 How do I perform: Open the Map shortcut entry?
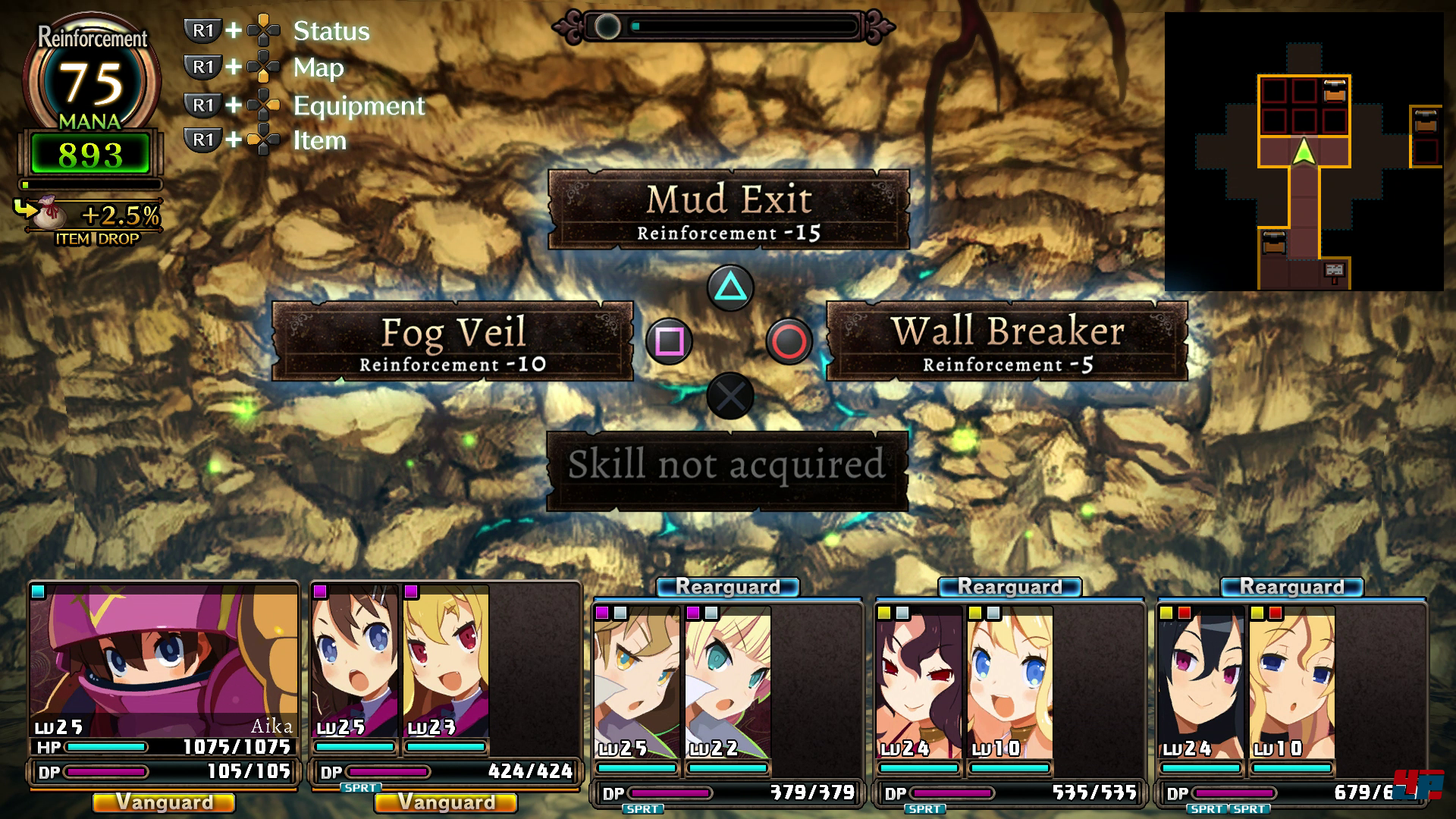coord(318,68)
